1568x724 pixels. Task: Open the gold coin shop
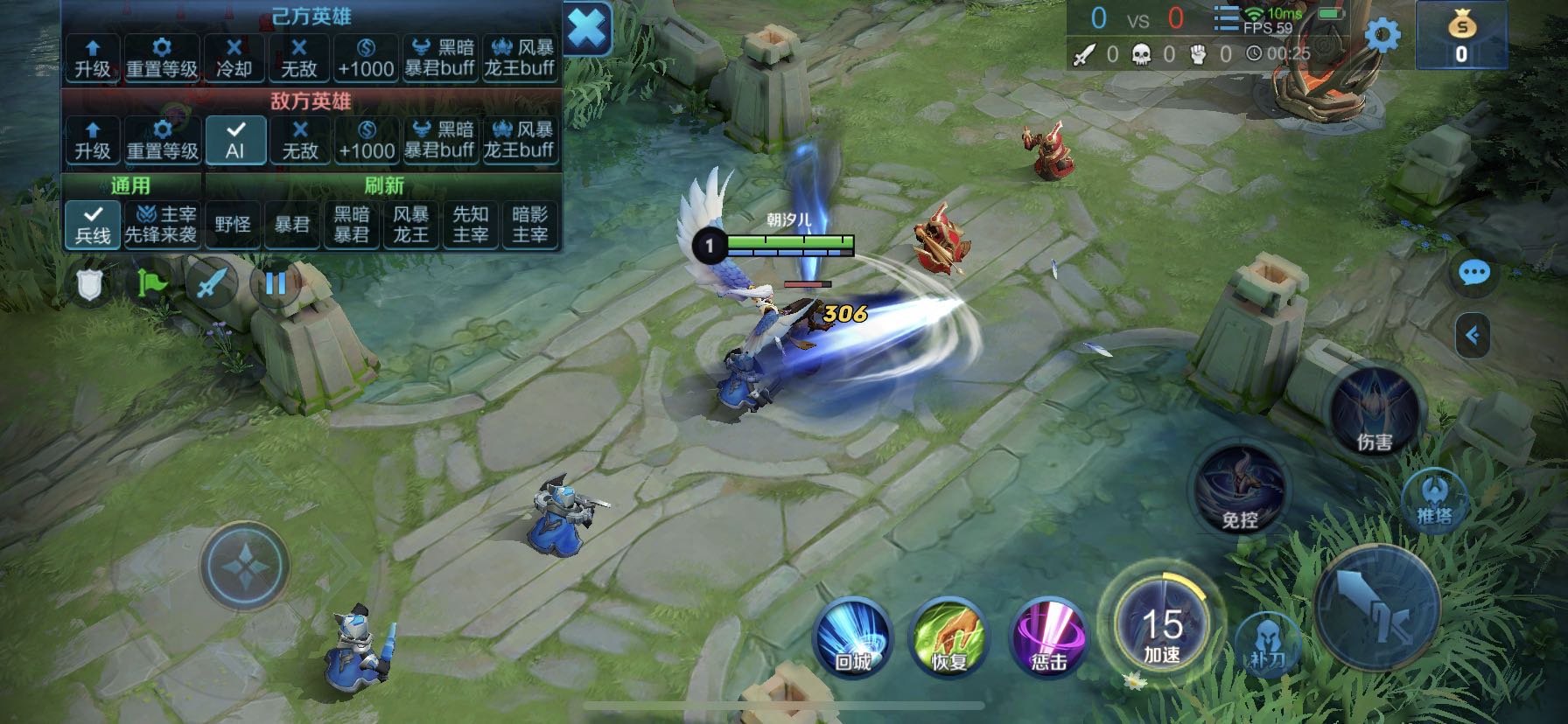[1460, 36]
